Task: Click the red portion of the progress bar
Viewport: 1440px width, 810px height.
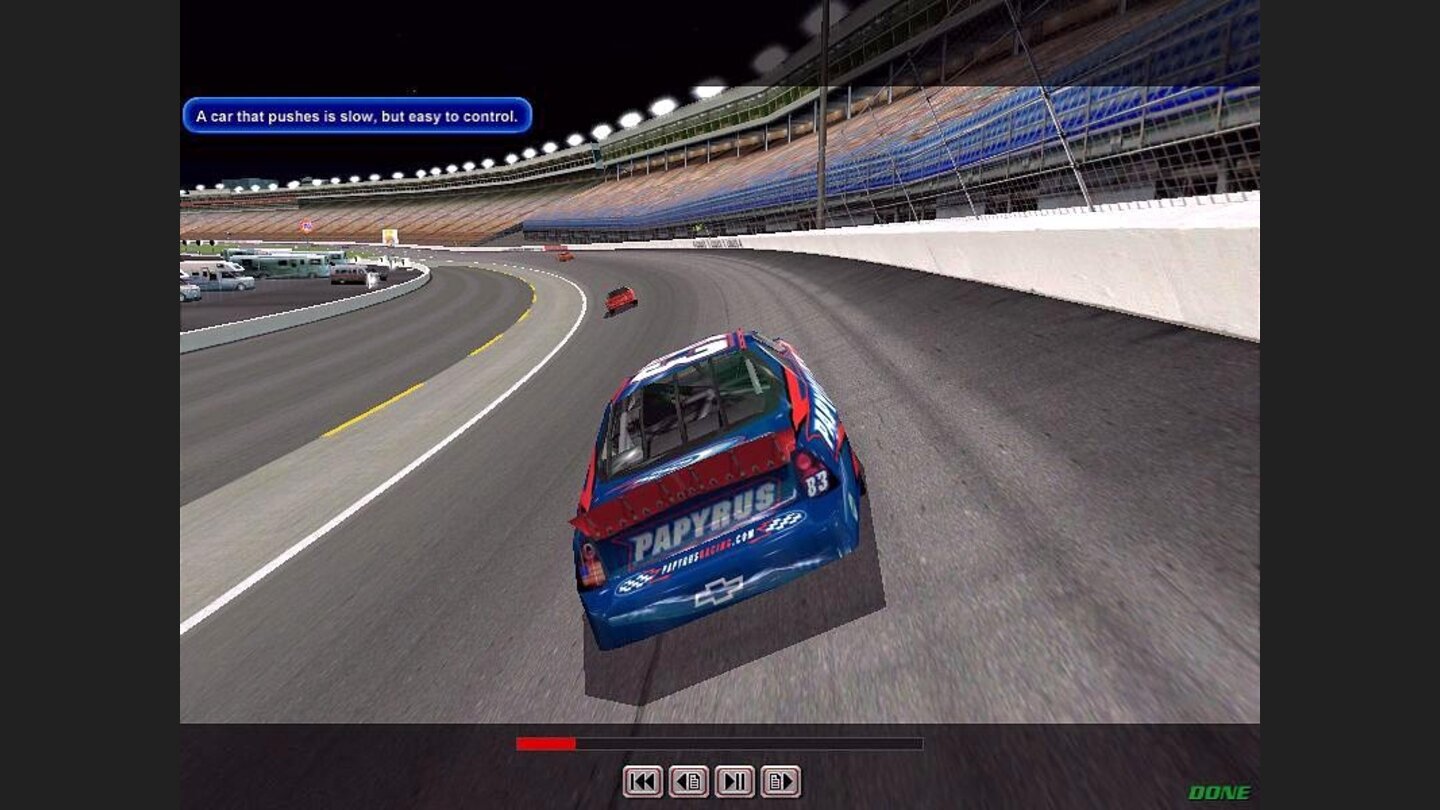Action: coord(545,743)
